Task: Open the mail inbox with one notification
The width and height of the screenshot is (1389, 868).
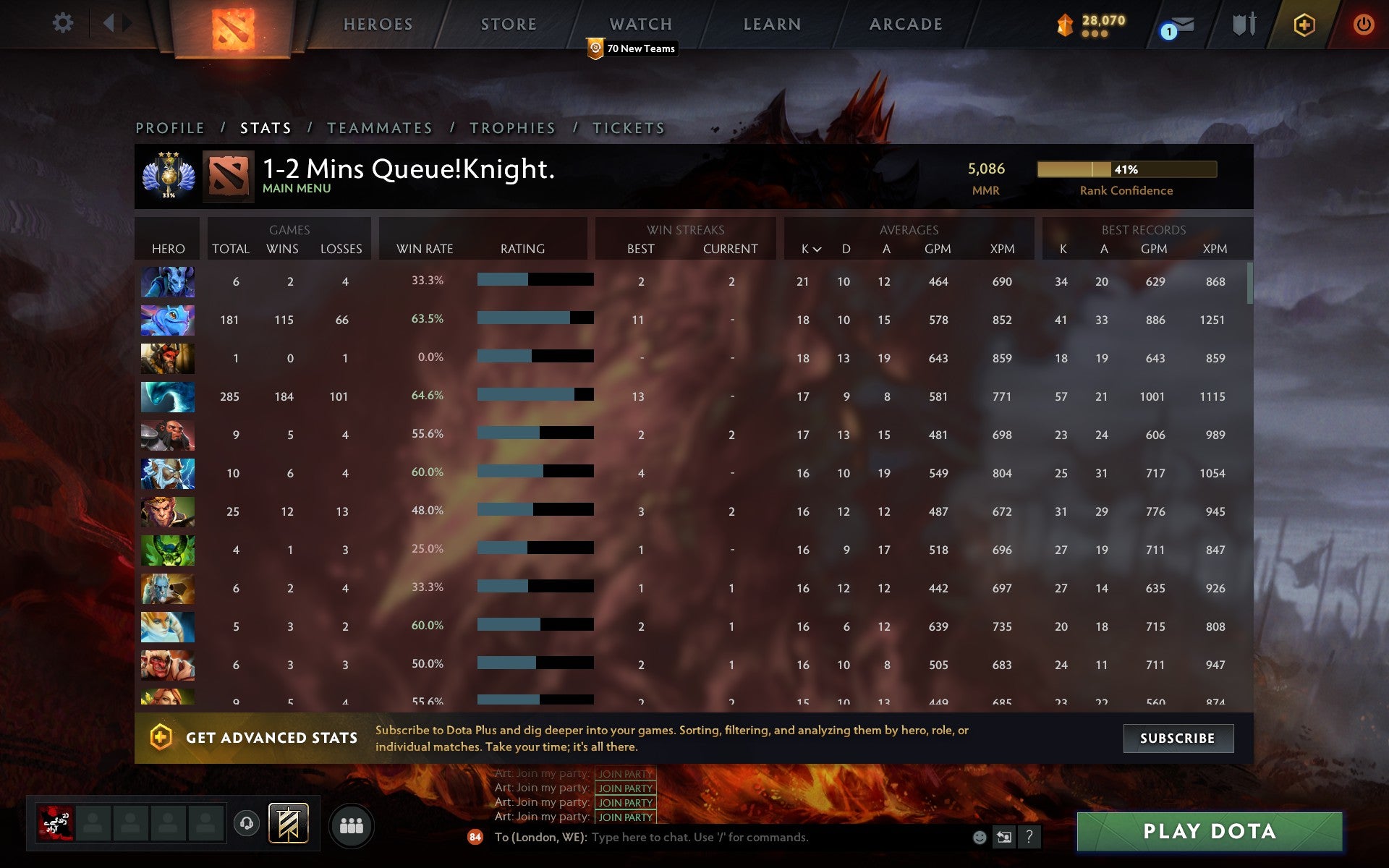Action: click(1178, 24)
